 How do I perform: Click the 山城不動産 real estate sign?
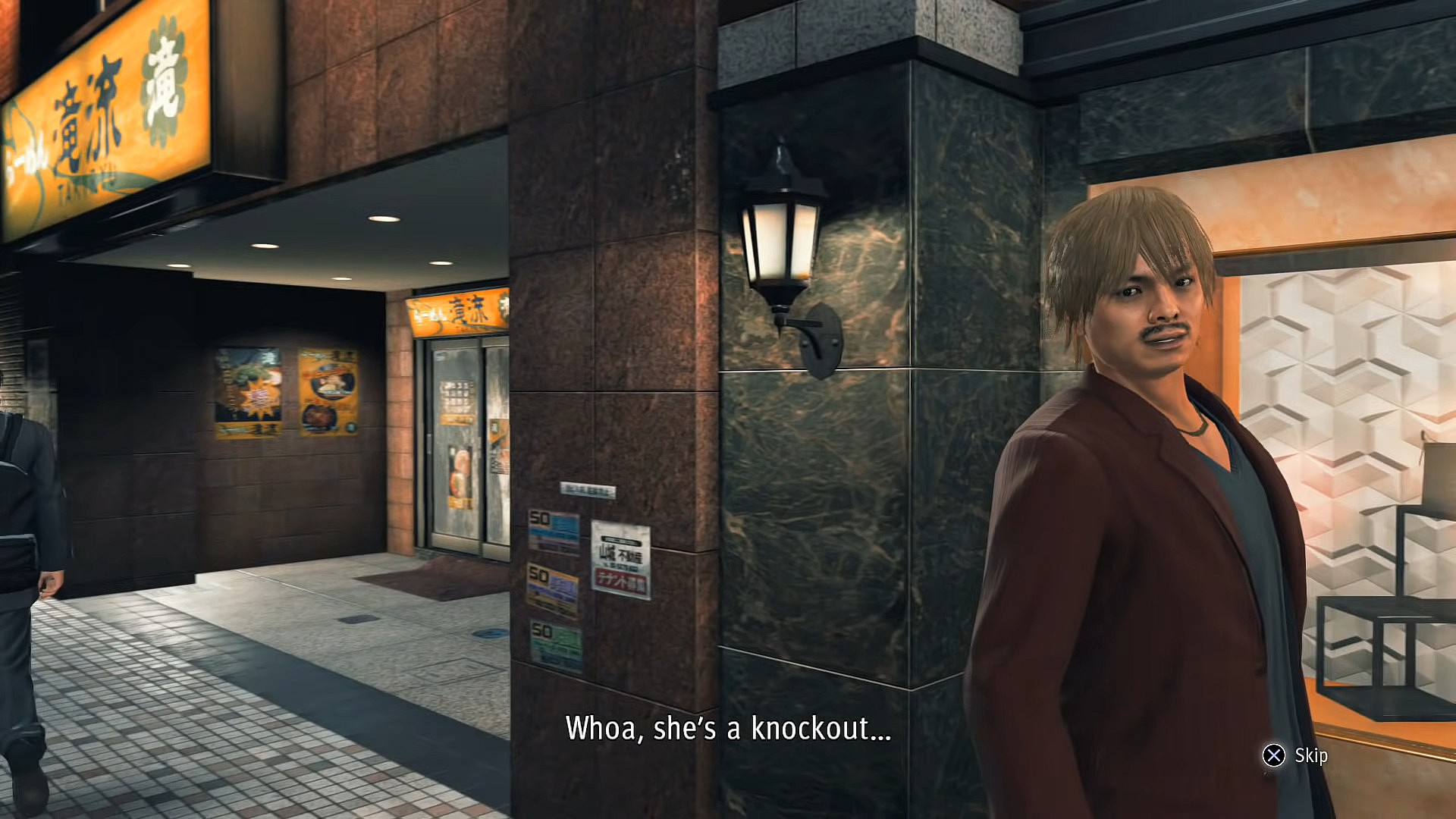coord(621,554)
